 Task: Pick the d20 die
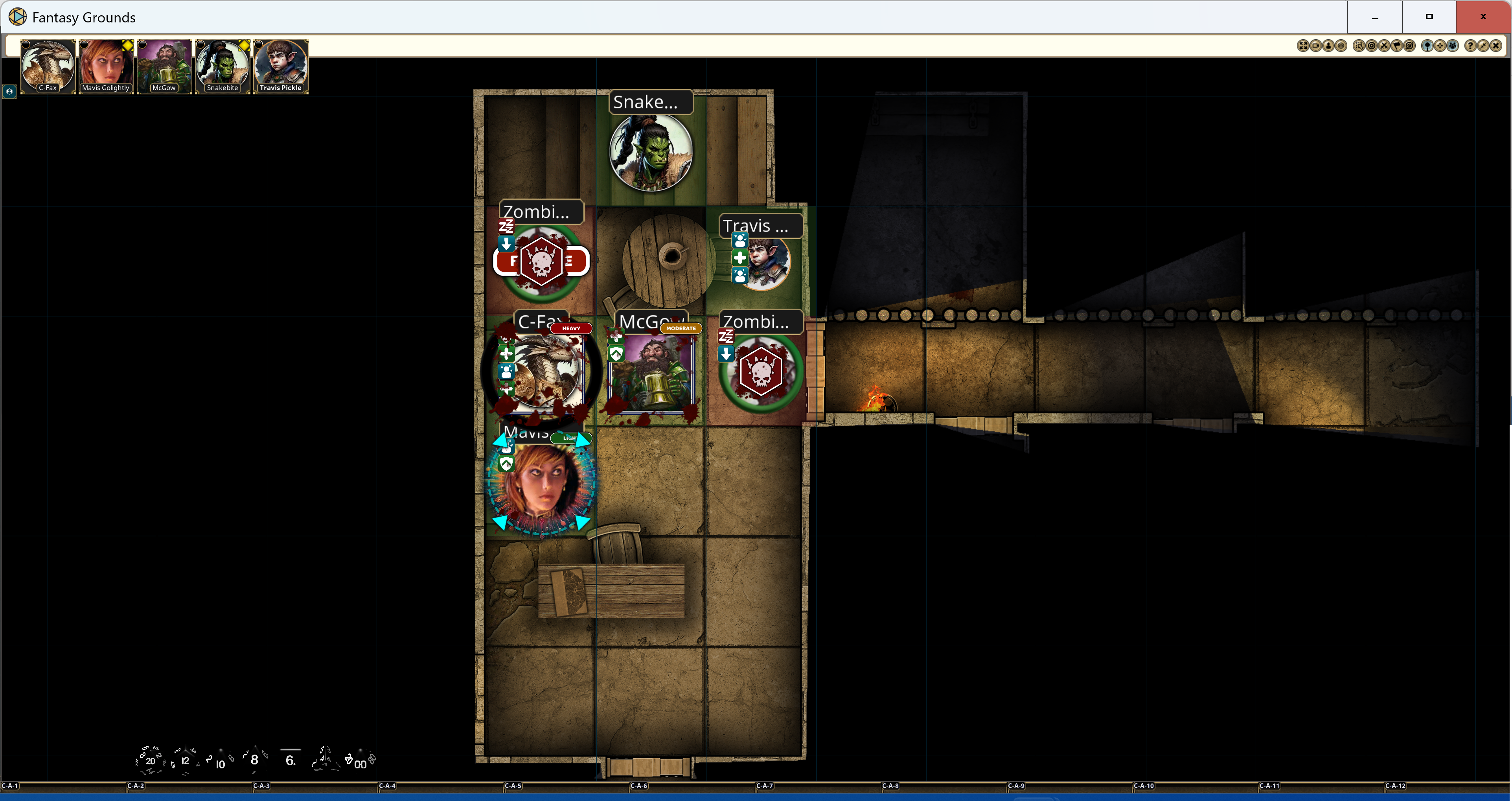150,760
